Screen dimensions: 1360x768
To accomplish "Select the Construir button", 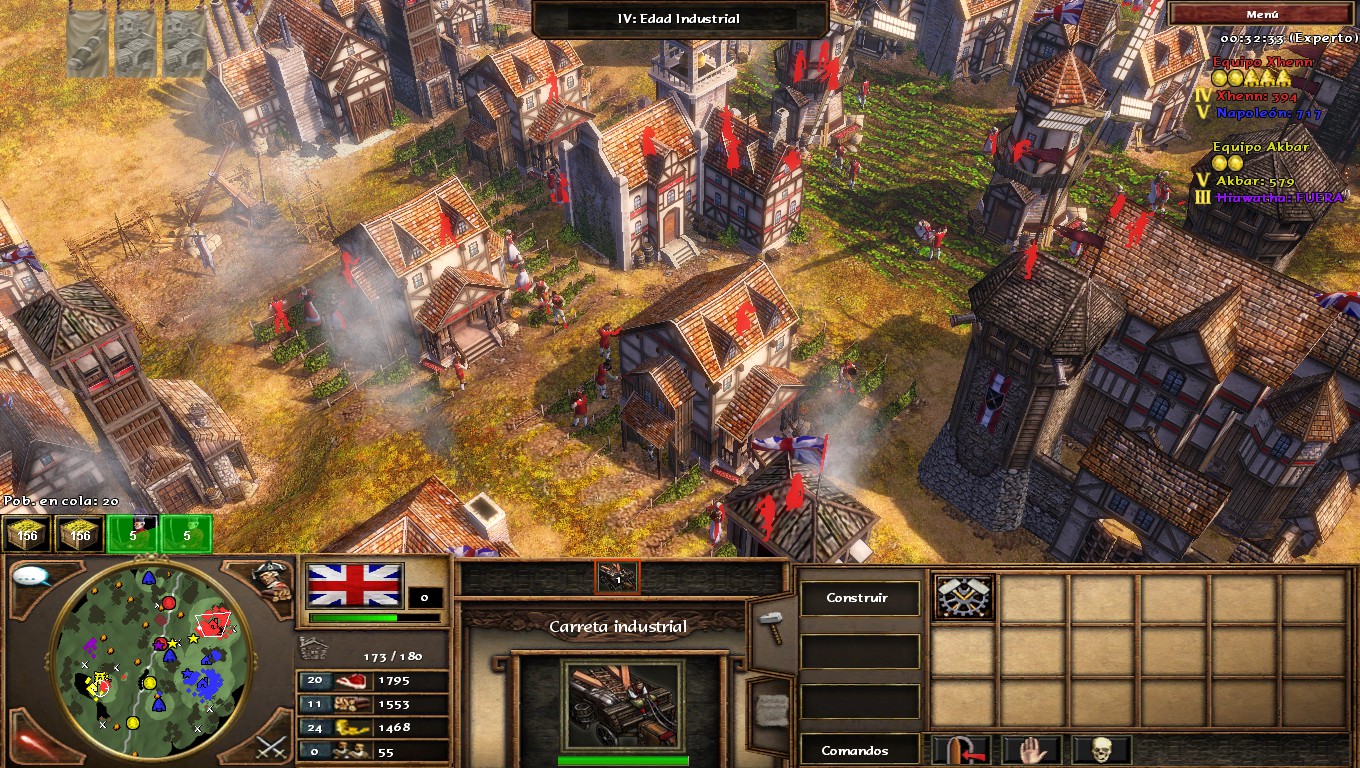I will [857, 598].
